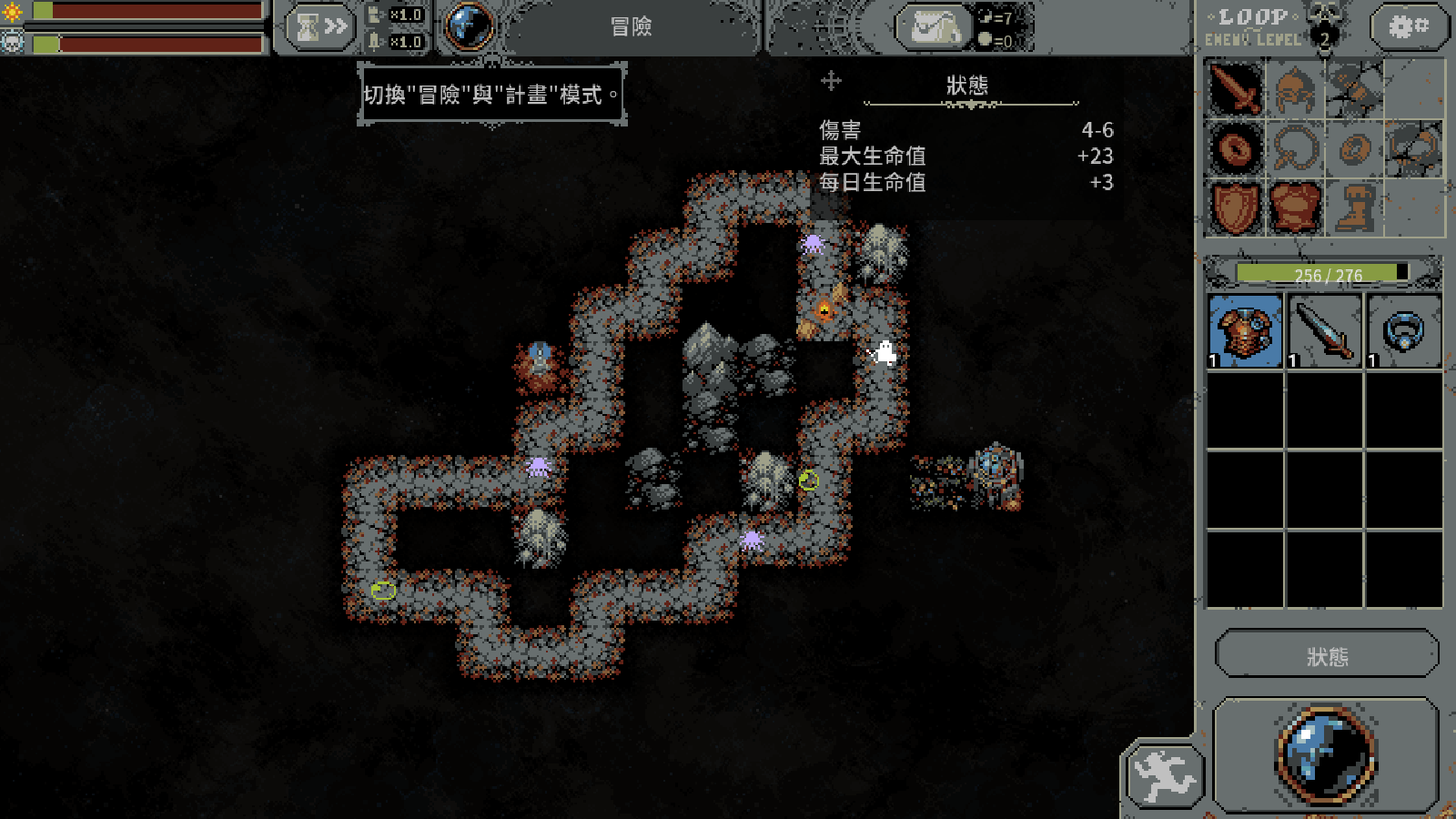
Task: Click the 狀態 status button
Action: coord(1327,655)
